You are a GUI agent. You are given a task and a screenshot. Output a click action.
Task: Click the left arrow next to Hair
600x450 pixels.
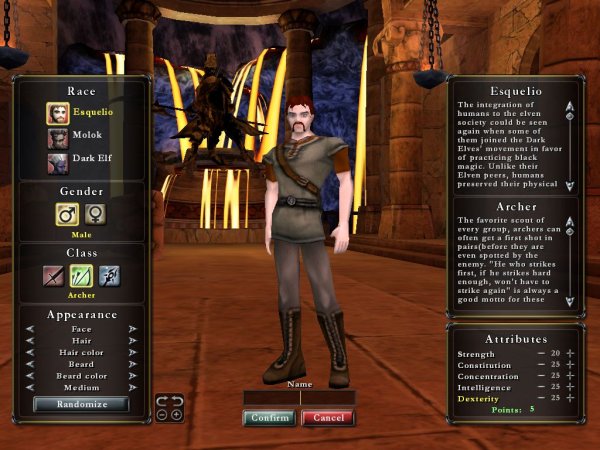click(32, 340)
